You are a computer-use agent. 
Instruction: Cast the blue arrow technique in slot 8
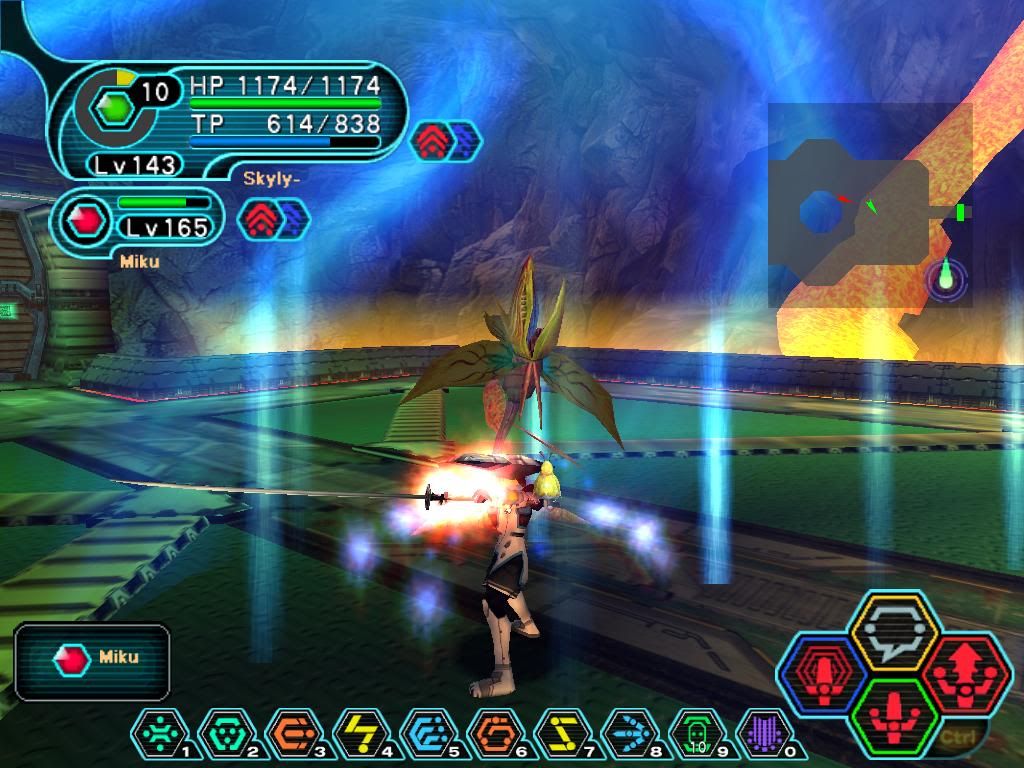click(x=626, y=735)
